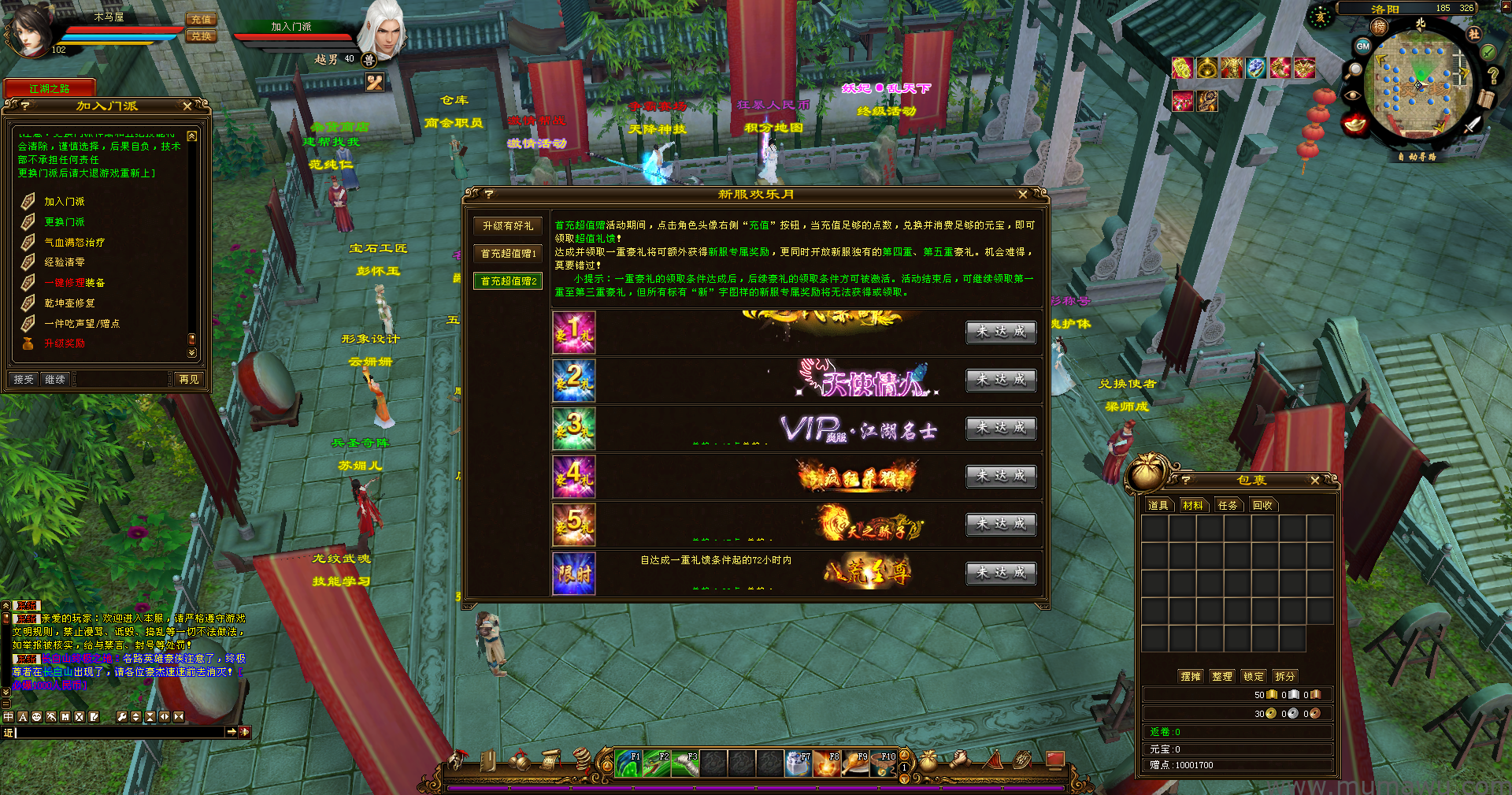Select the 首充超值赠2 tab
1512x795 pixels.
coord(508,281)
